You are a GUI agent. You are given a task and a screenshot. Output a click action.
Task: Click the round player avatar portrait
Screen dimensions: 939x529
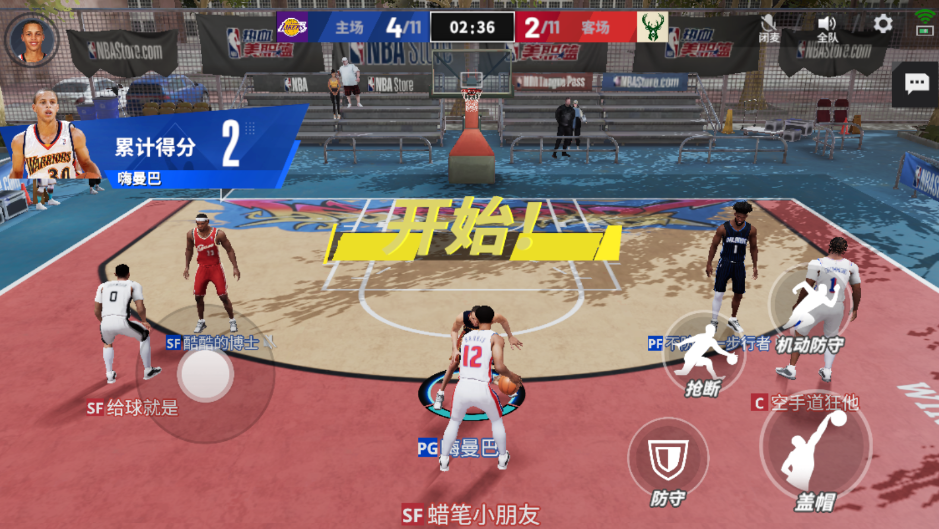31,40
